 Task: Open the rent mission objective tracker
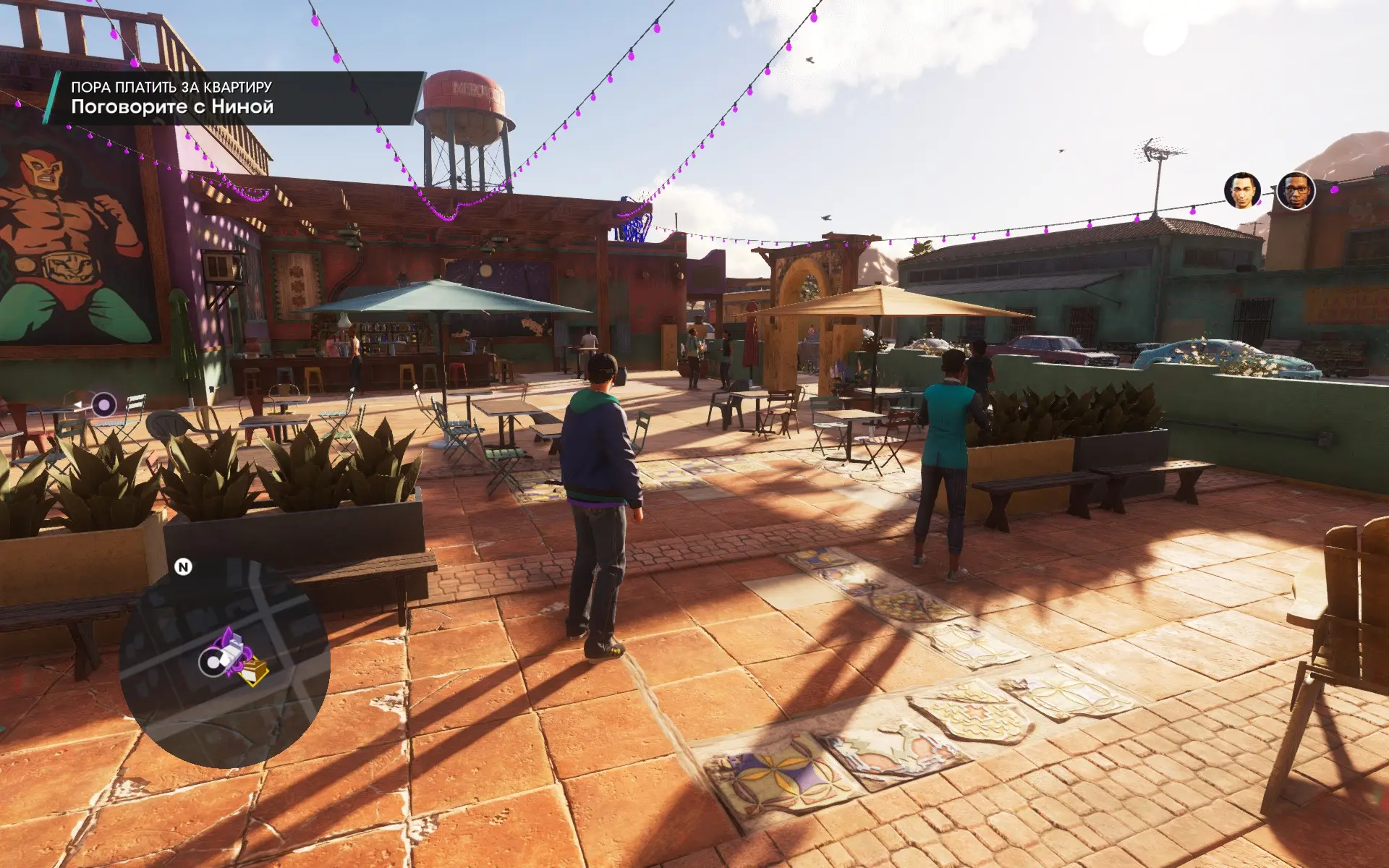tap(233, 98)
